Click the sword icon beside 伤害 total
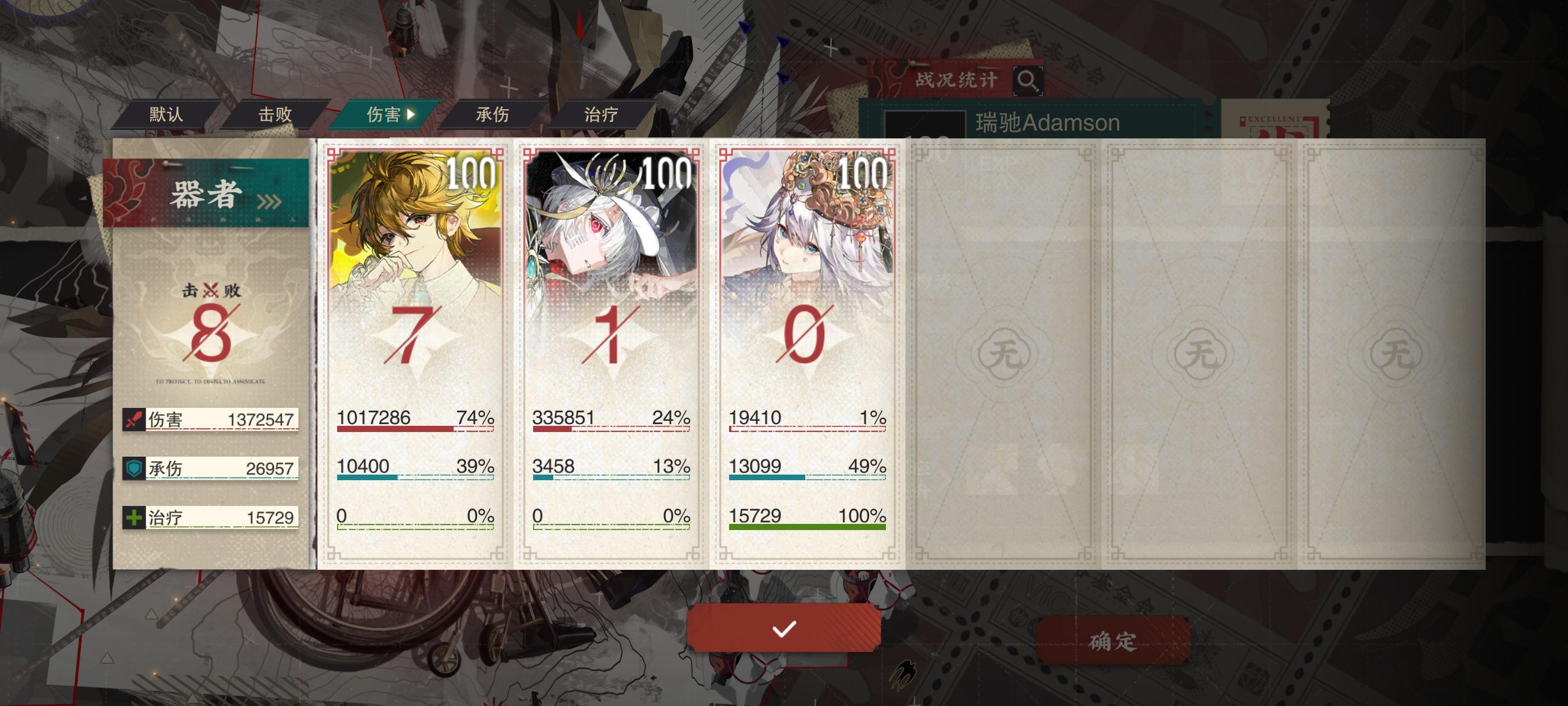The image size is (1568, 706). 135,419
